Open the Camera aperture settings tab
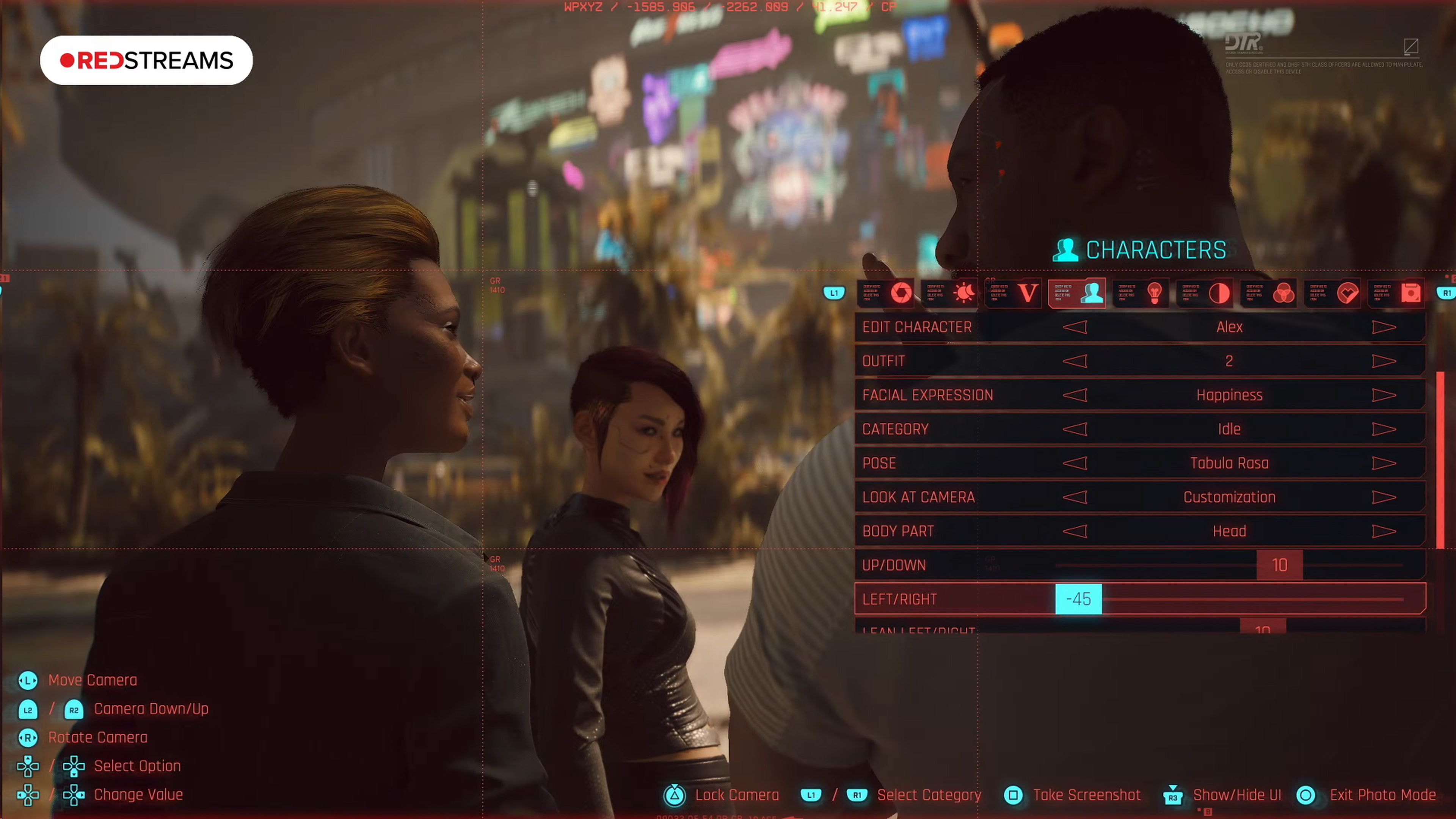 (x=901, y=293)
